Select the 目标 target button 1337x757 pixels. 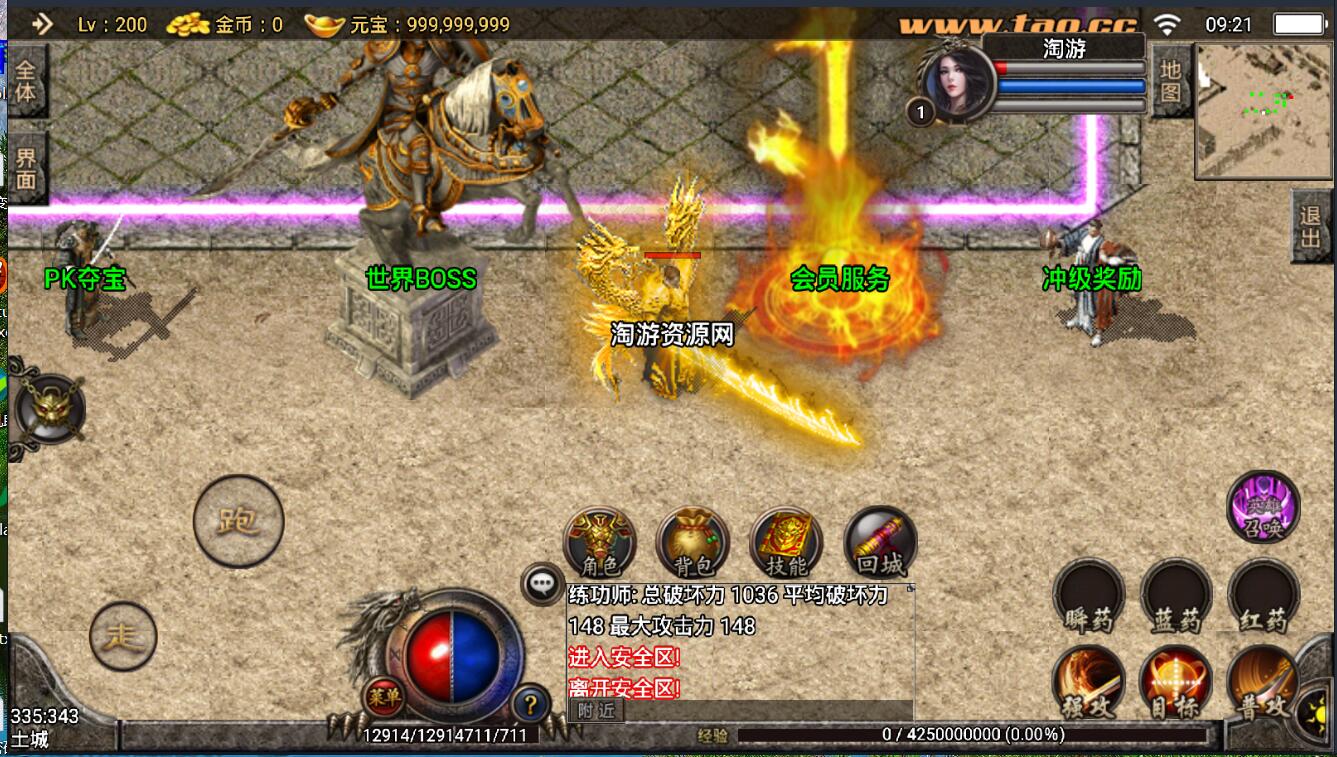pyautogui.click(x=1176, y=683)
